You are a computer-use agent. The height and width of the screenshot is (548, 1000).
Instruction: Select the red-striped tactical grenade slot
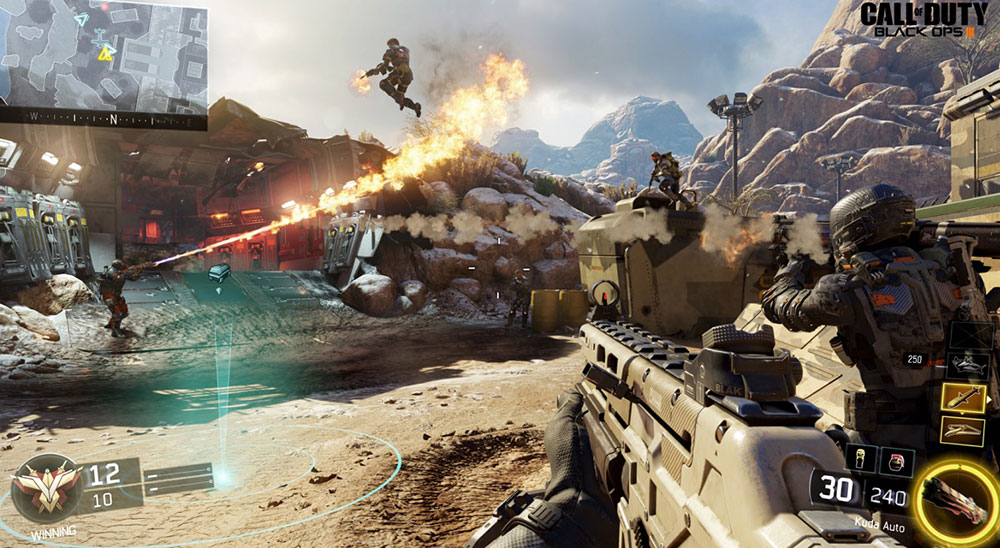pyautogui.click(x=895, y=459)
